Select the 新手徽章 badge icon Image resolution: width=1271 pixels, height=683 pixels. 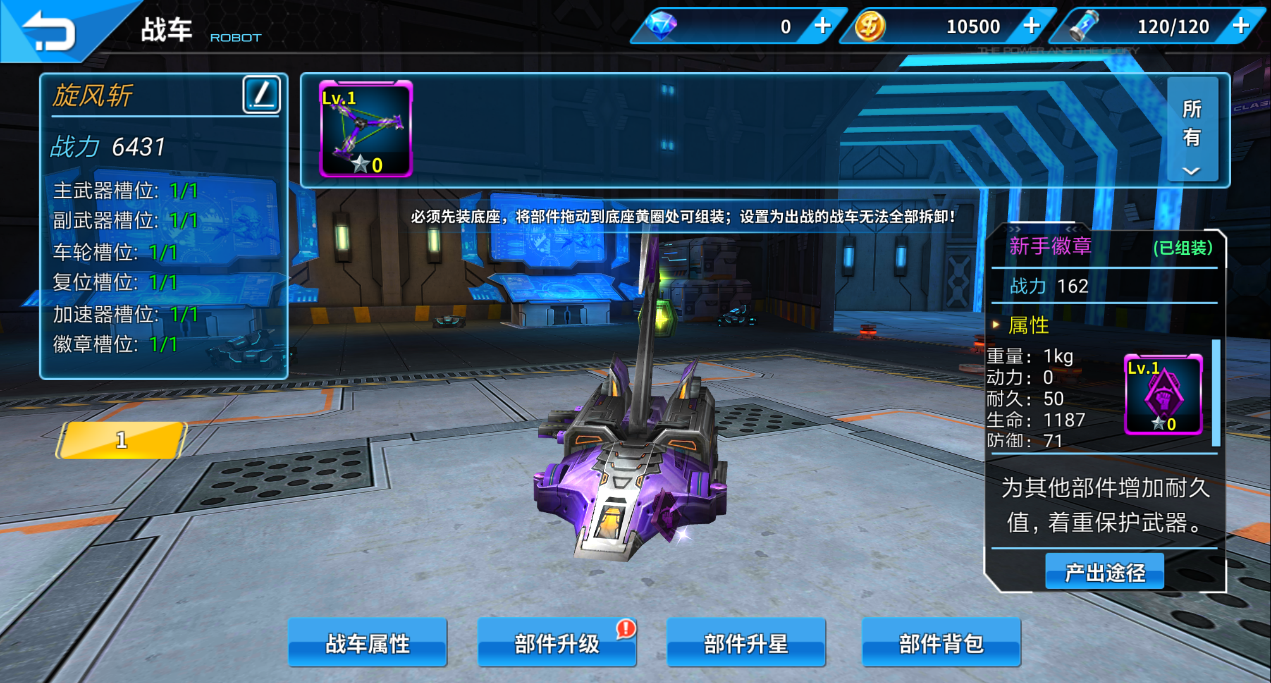(1163, 394)
